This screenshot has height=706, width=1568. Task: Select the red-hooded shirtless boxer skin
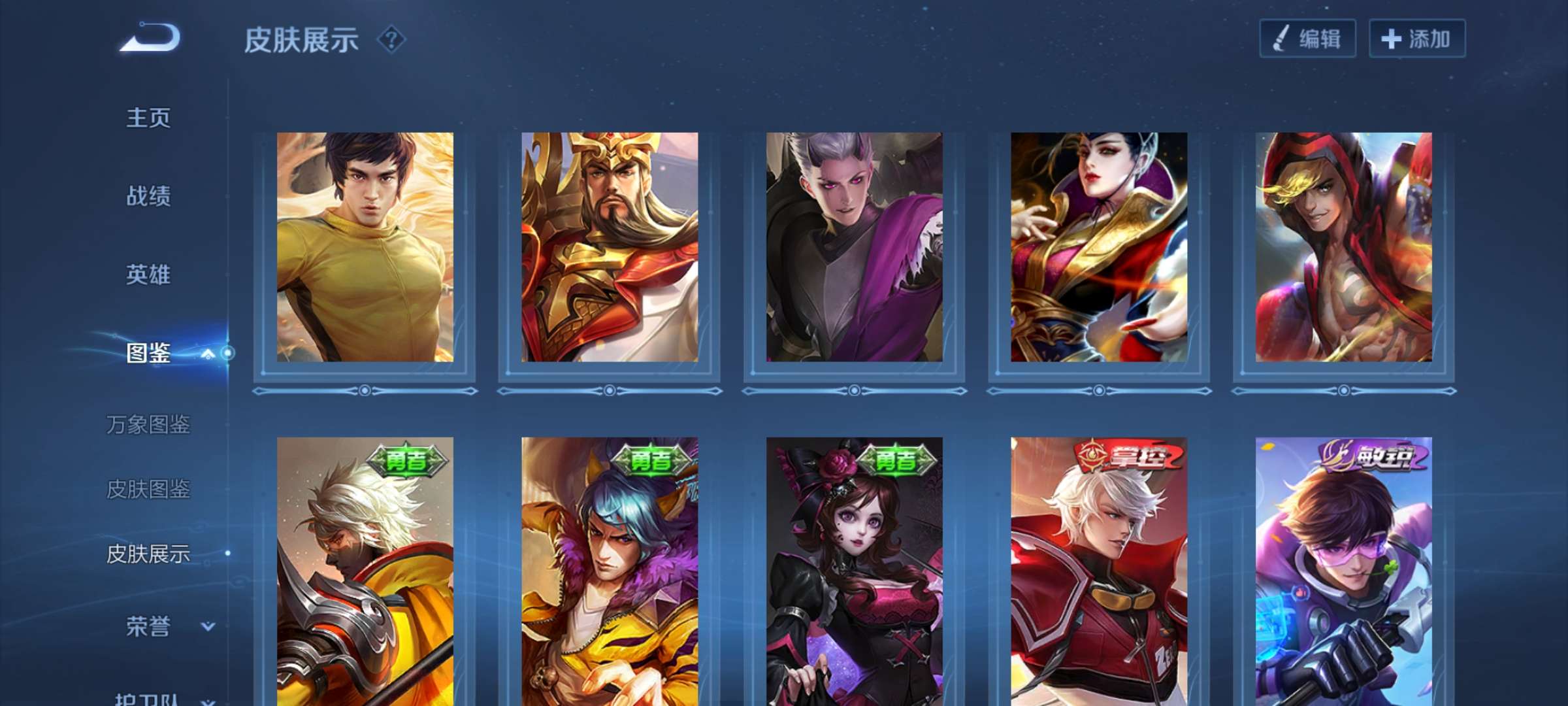(x=1343, y=247)
